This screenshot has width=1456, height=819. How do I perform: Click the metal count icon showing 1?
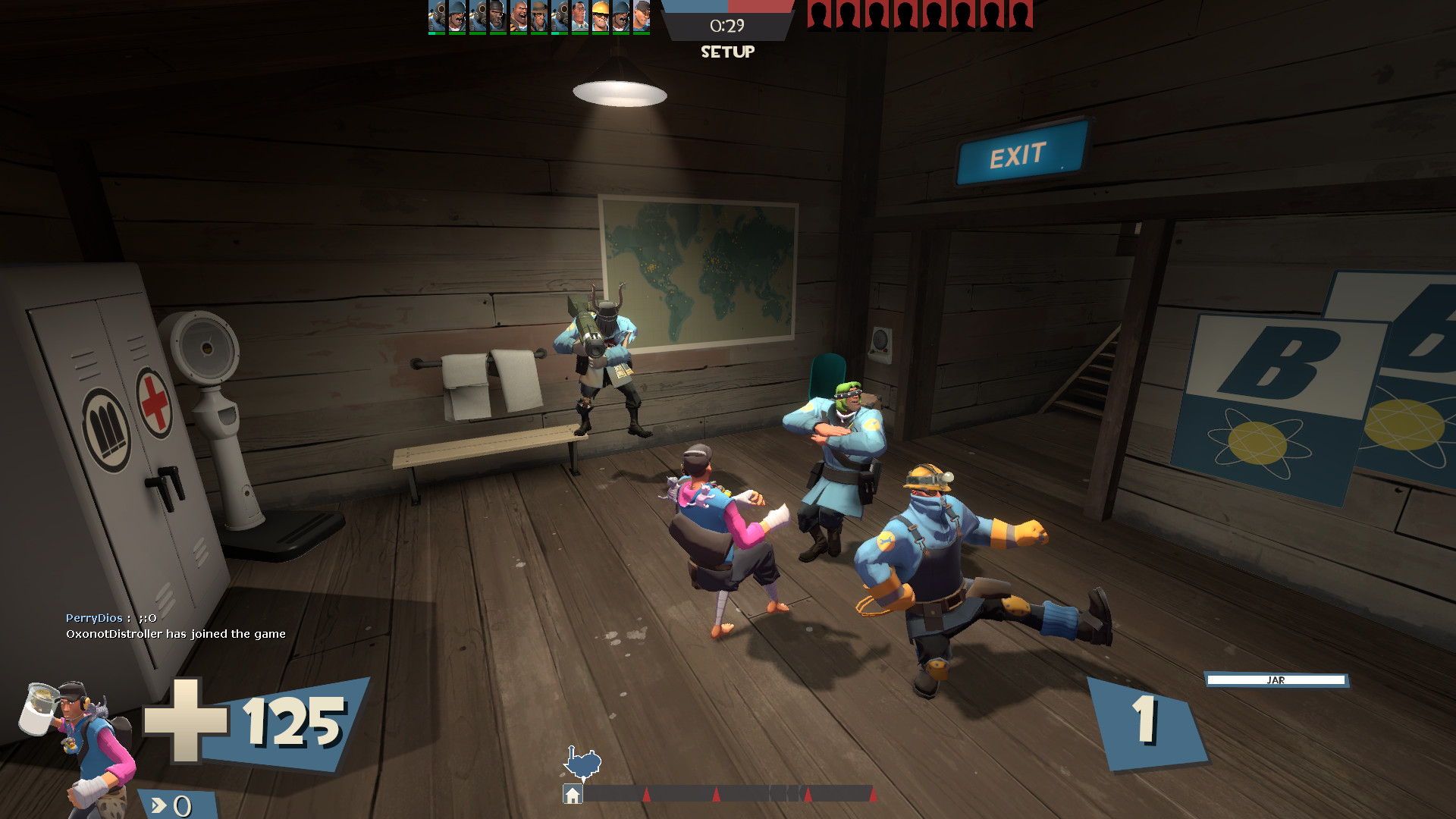1145,720
